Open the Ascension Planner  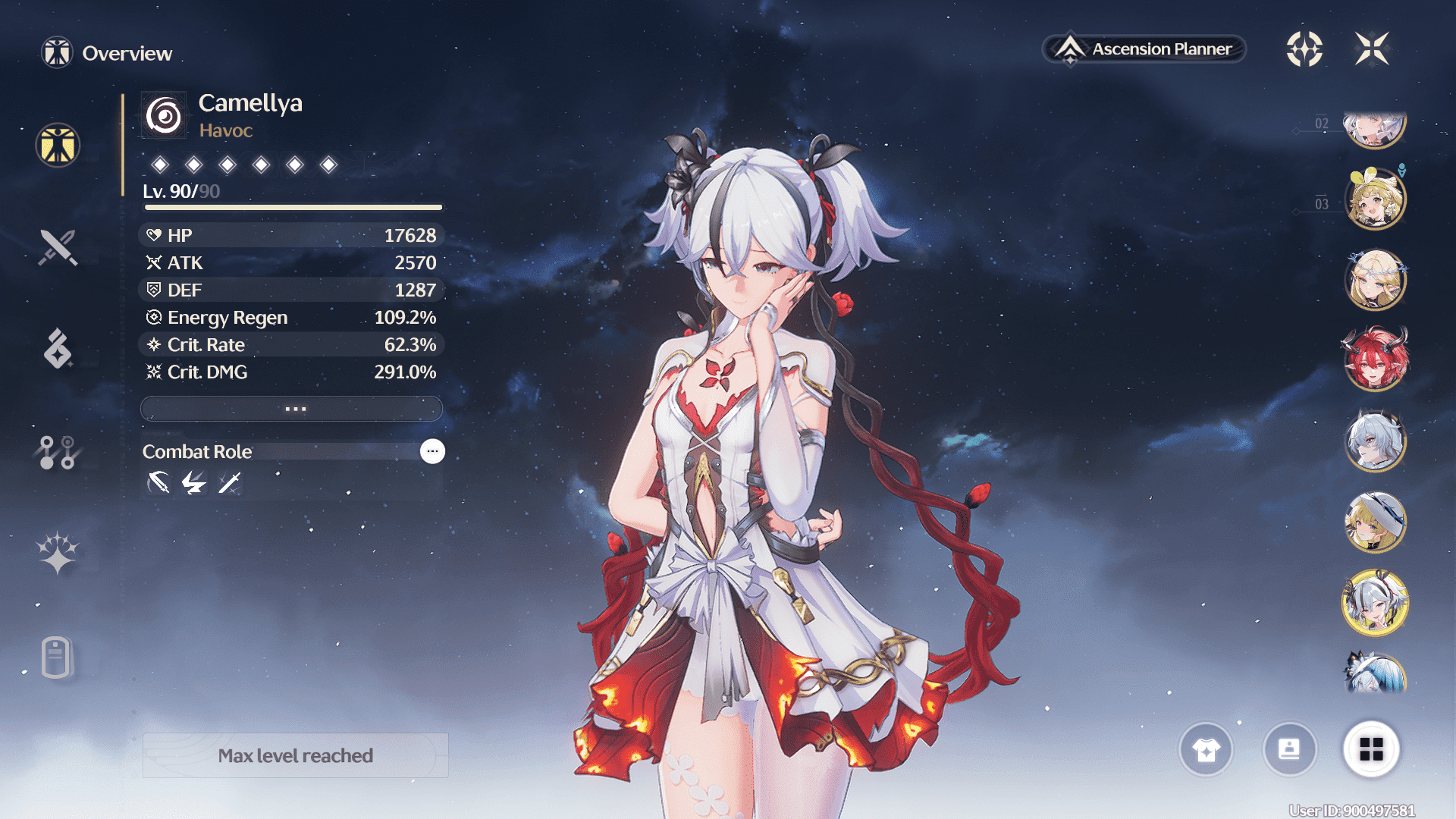(1145, 49)
